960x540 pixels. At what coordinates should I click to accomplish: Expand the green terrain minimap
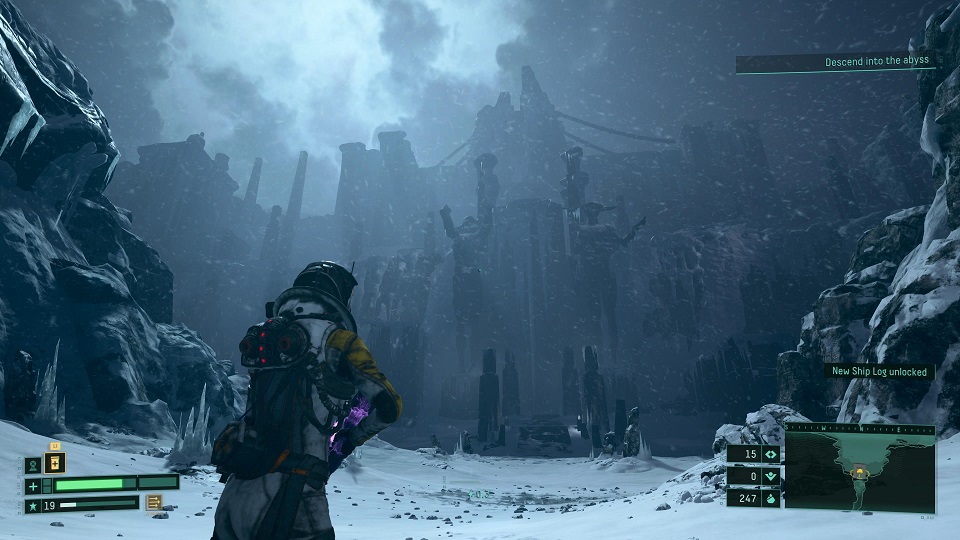pos(860,468)
